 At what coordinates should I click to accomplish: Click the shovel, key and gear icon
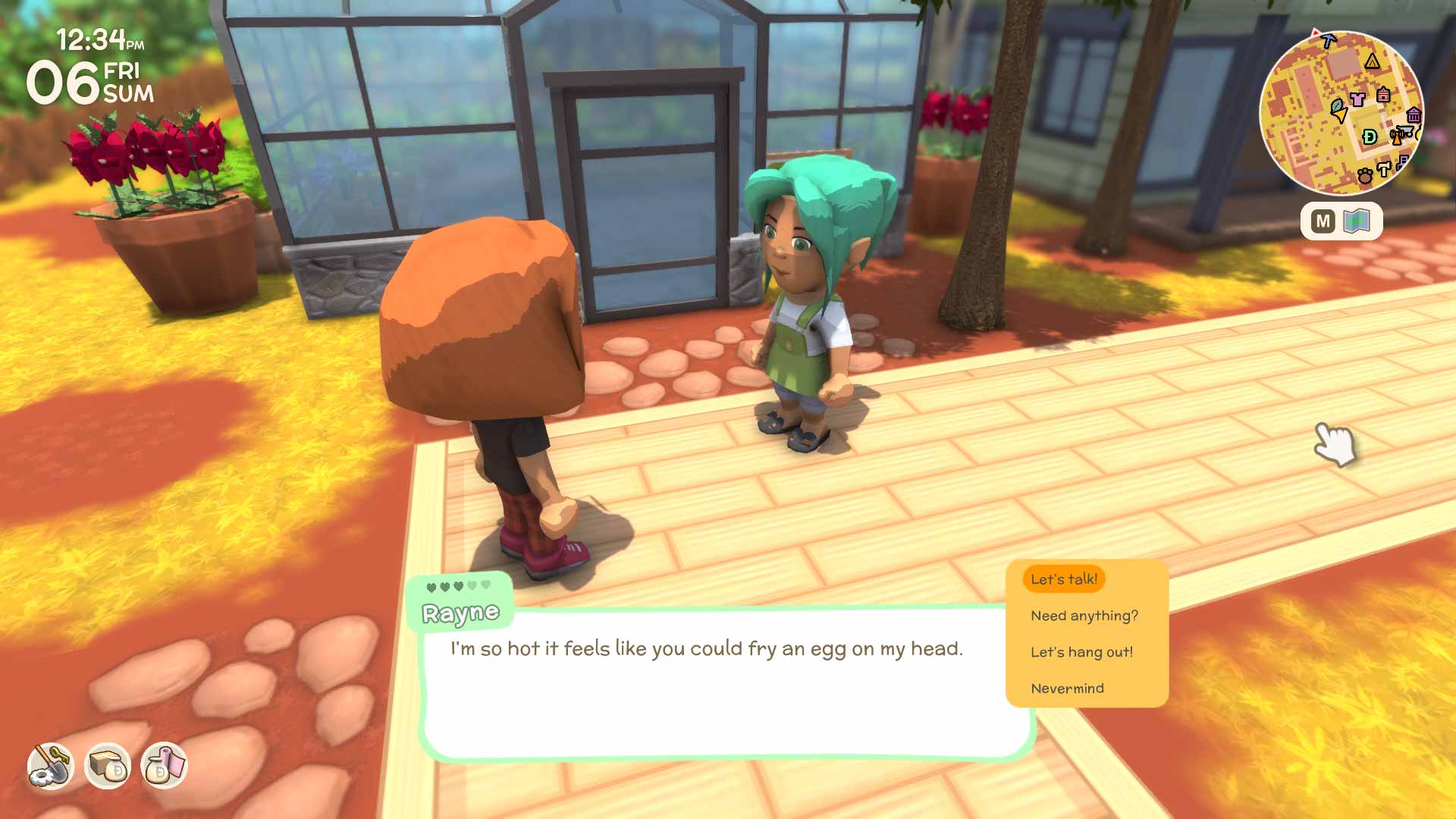coord(51,766)
